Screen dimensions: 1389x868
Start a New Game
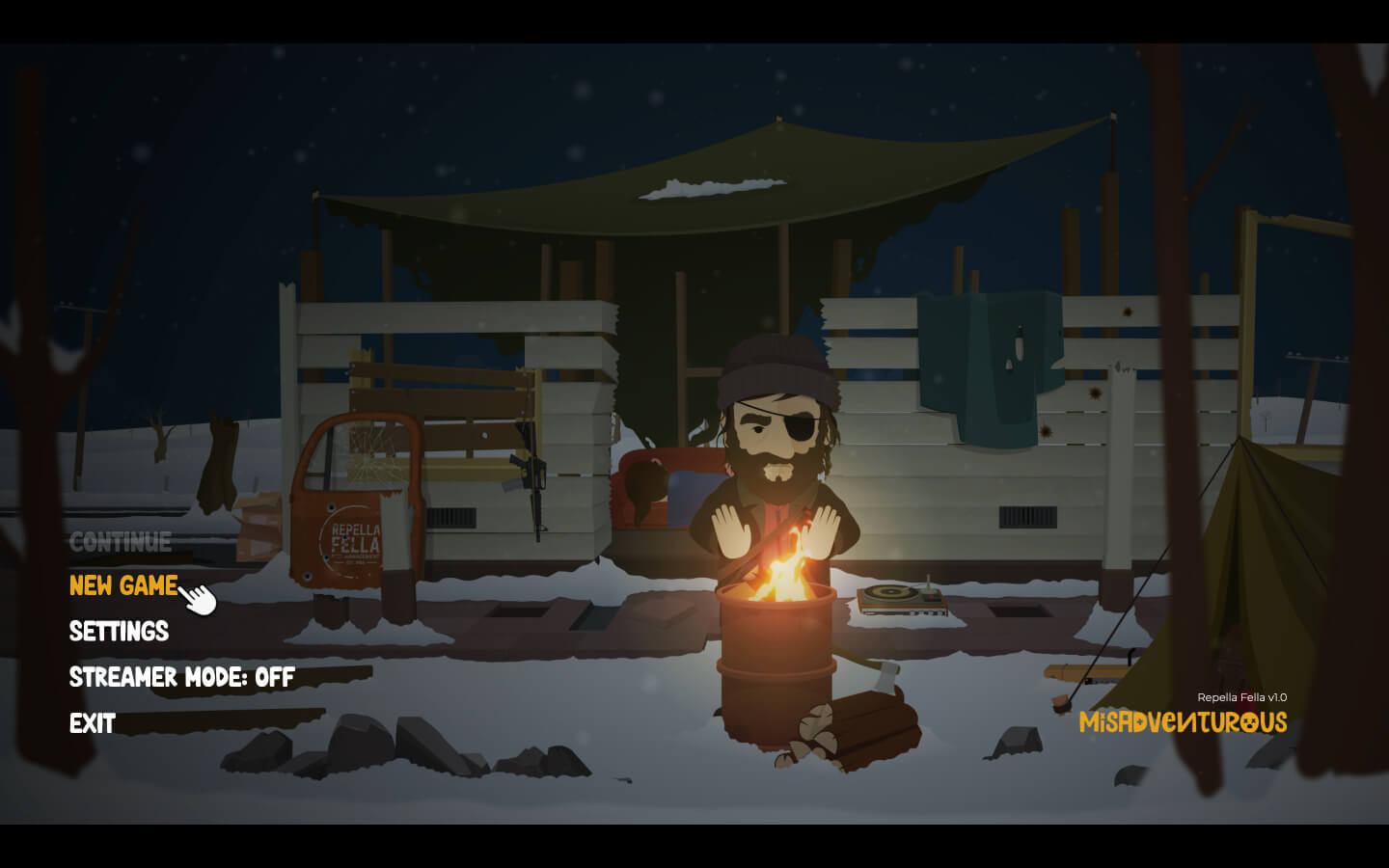coord(123,585)
